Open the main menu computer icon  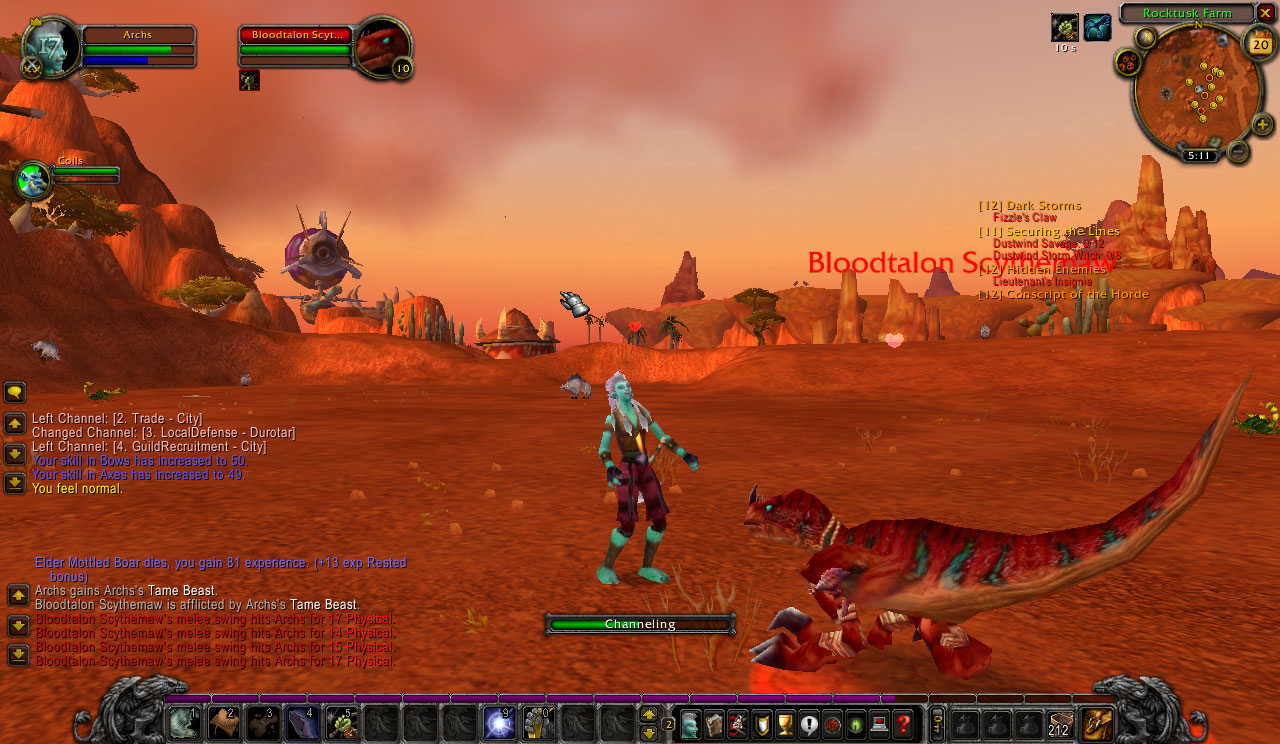pos(878,723)
